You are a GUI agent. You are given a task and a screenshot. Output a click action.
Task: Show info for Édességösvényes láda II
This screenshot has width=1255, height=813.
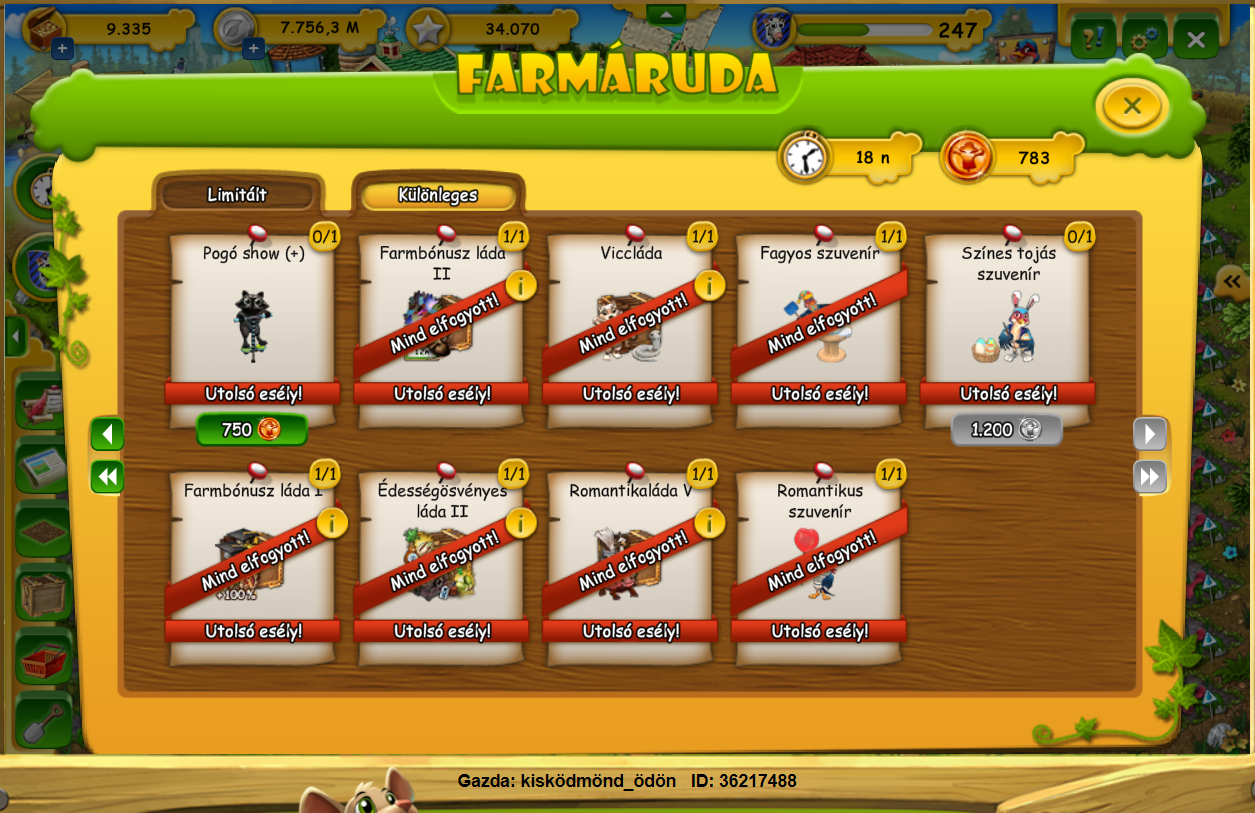(x=520, y=522)
